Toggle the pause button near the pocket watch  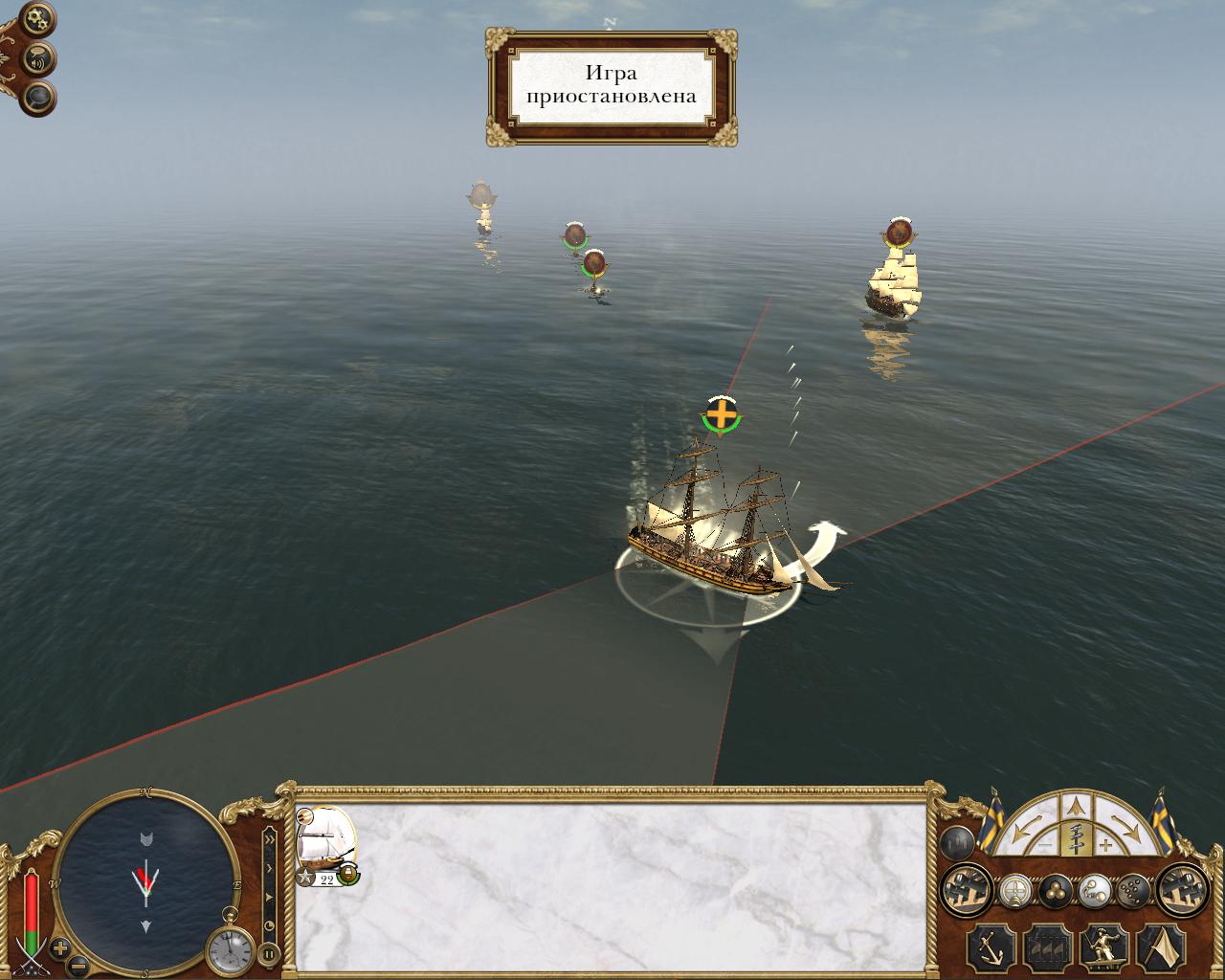[x=269, y=952]
